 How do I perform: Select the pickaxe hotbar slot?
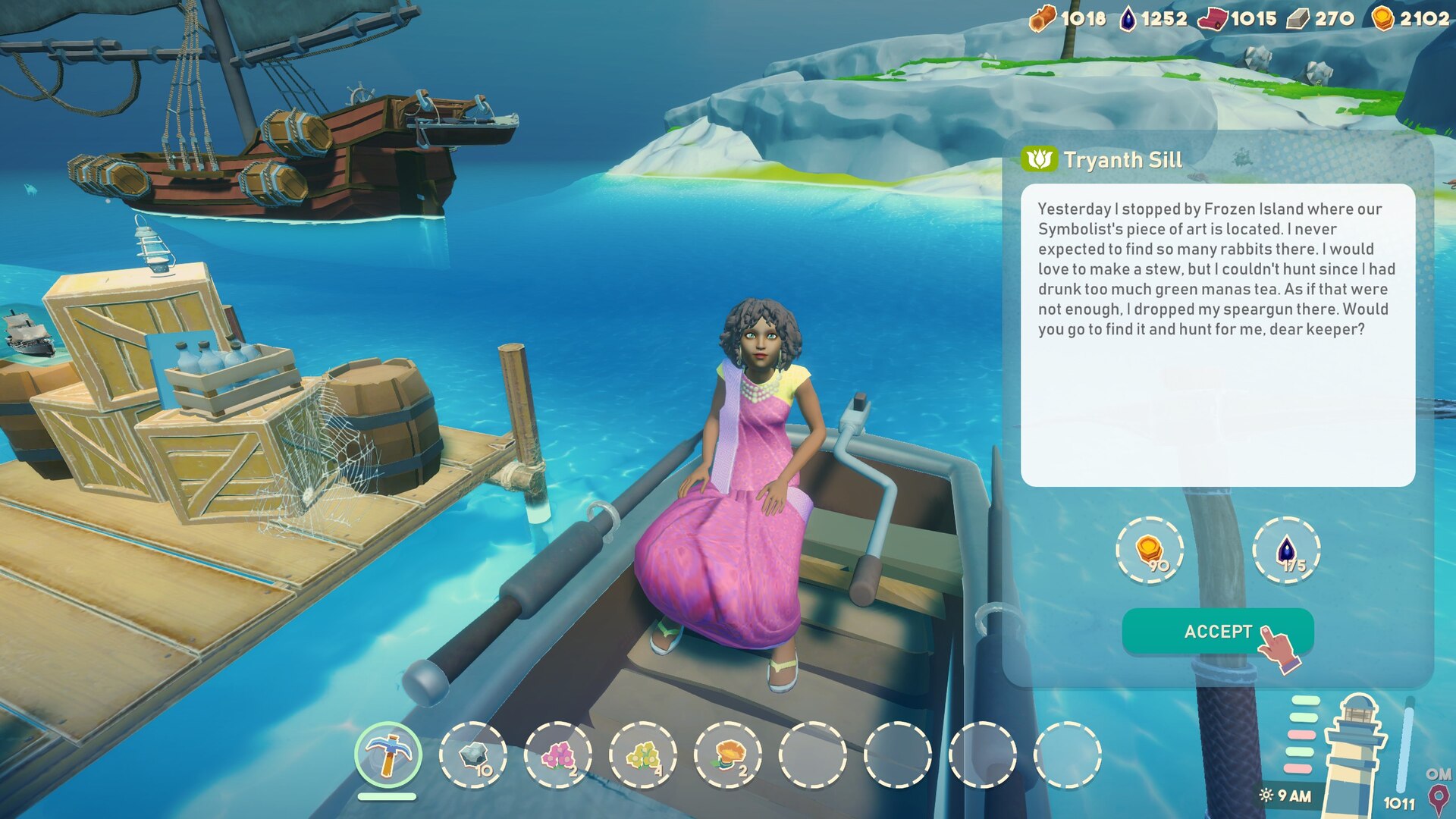(388, 755)
